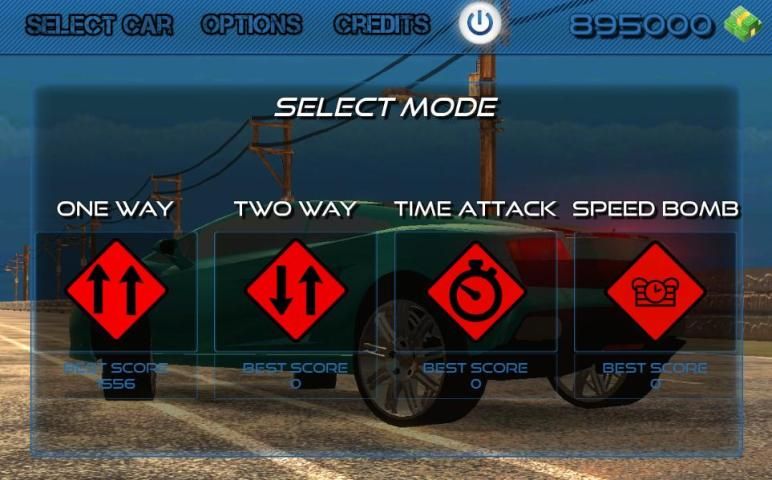Pick the Speed Bomb mode

click(655, 290)
